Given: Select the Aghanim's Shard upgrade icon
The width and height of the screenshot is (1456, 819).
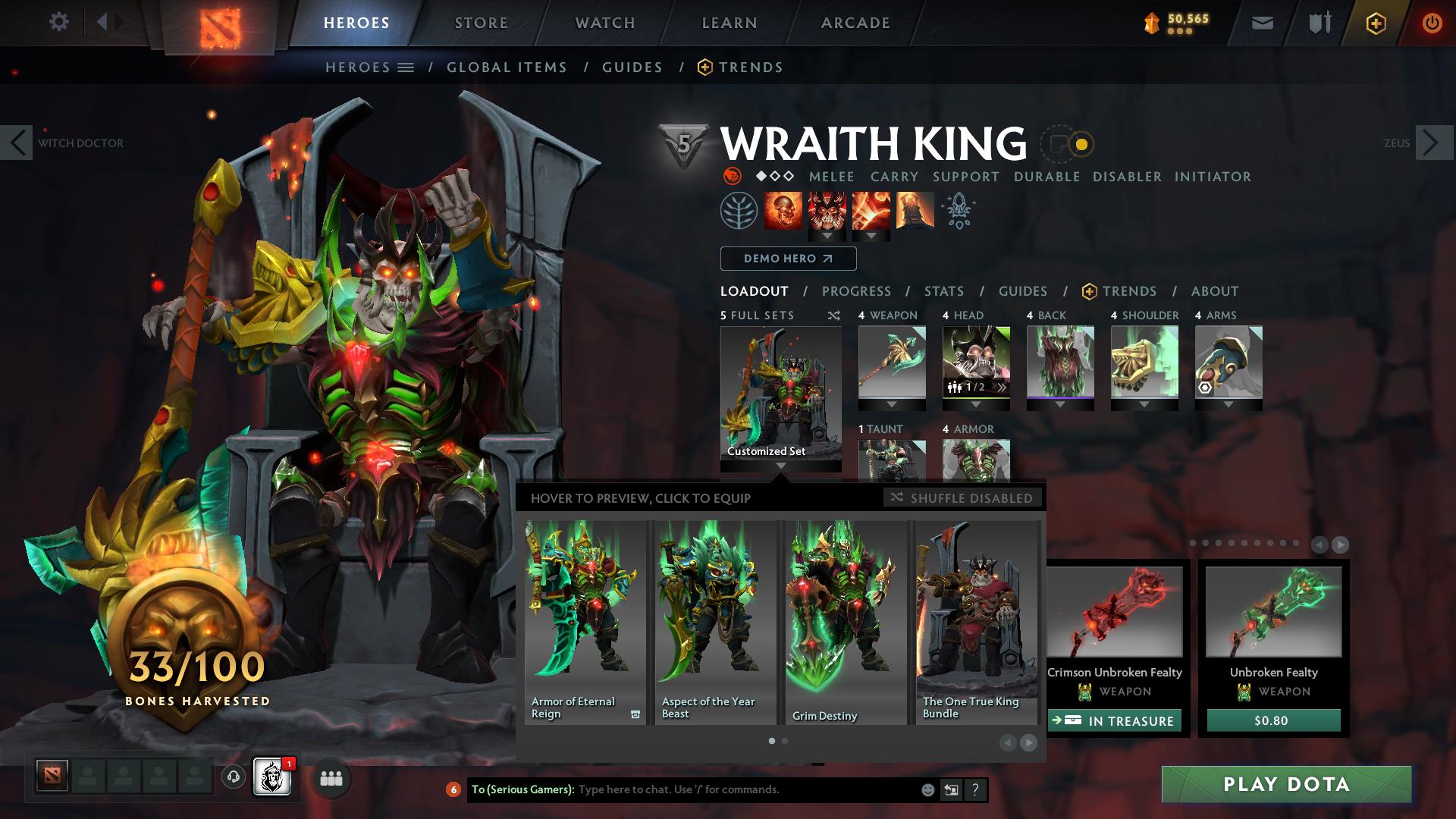Looking at the screenshot, I should pos(957,211).
